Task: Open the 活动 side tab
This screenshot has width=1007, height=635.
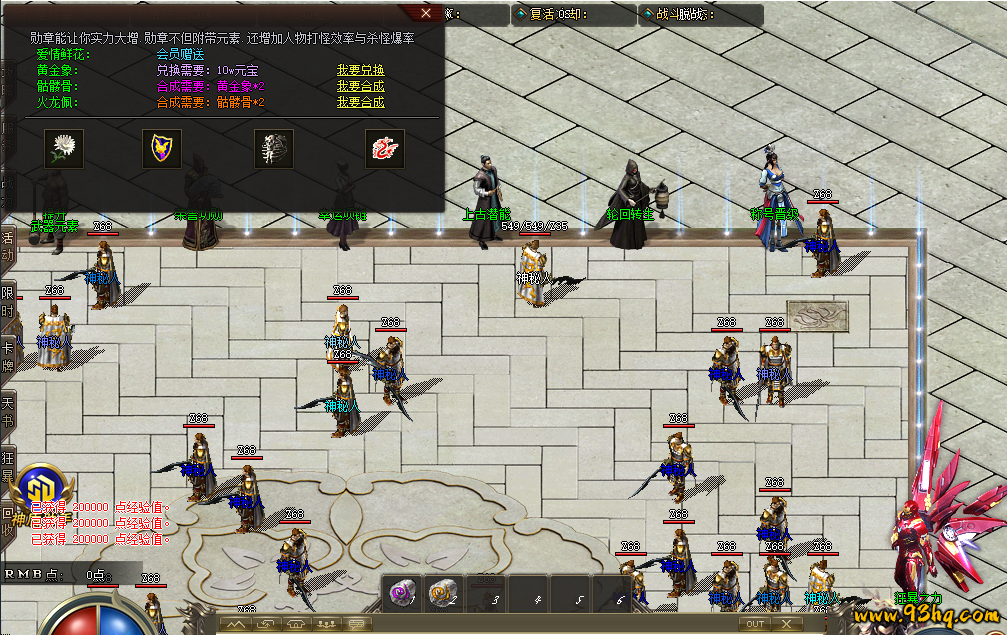Action: click(x=7, y=245)
